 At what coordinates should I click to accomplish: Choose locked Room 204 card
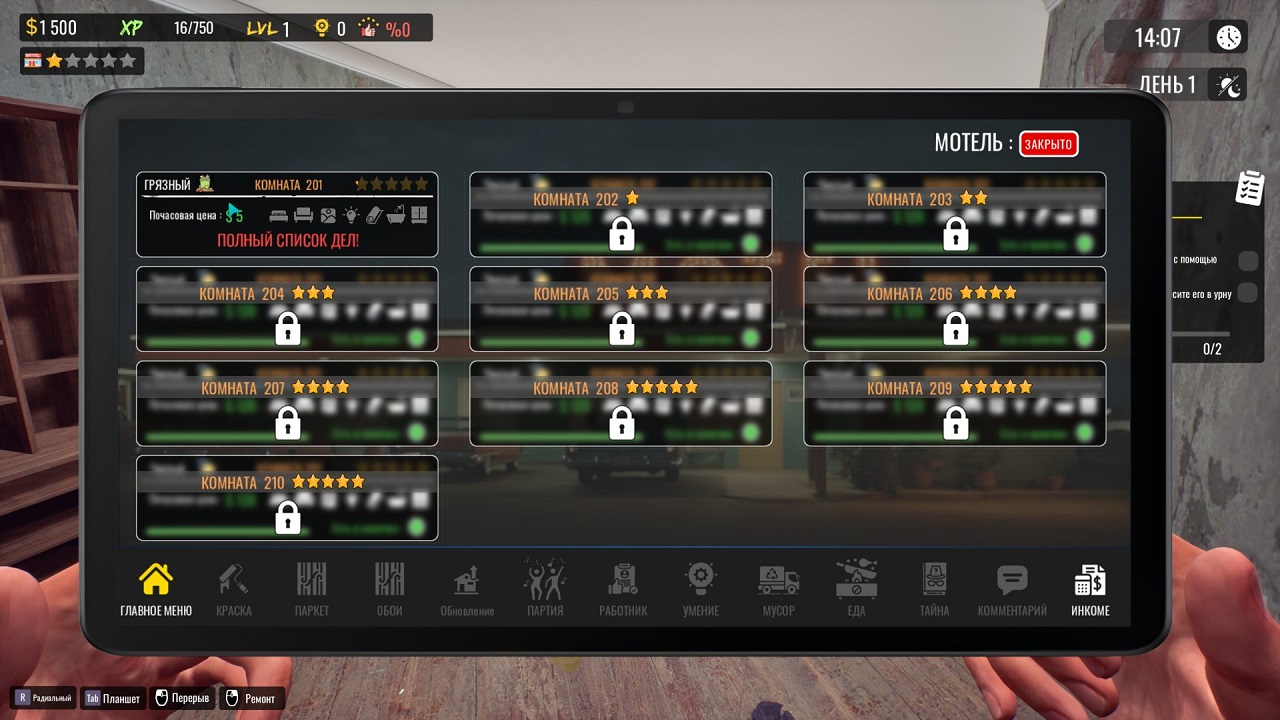click(x=287, y=309)
